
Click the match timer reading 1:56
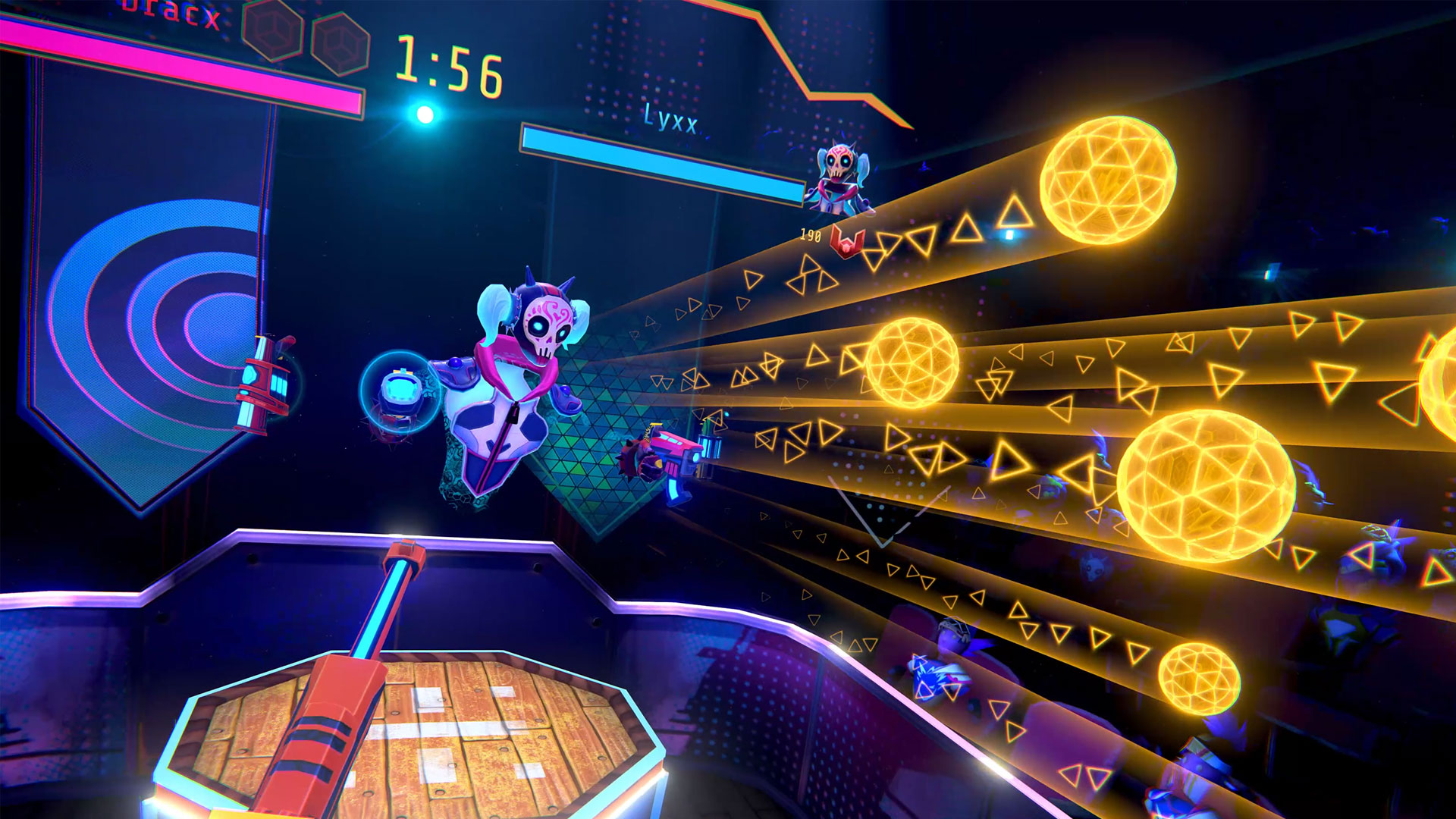click(447, 67)
